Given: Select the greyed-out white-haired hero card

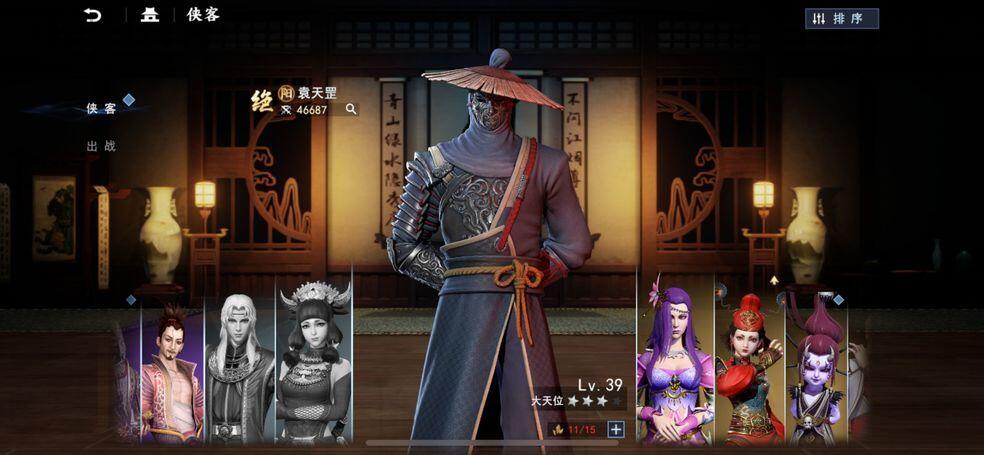Looking at the screenshot, I should point(239,370).
